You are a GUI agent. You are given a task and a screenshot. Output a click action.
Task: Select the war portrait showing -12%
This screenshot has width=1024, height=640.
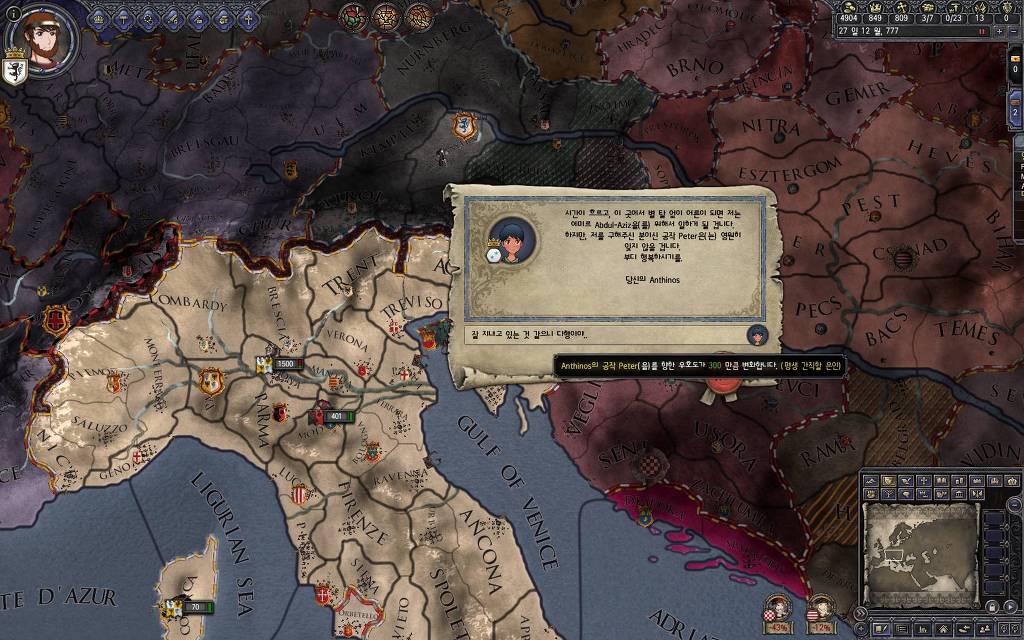click(821, 606)
